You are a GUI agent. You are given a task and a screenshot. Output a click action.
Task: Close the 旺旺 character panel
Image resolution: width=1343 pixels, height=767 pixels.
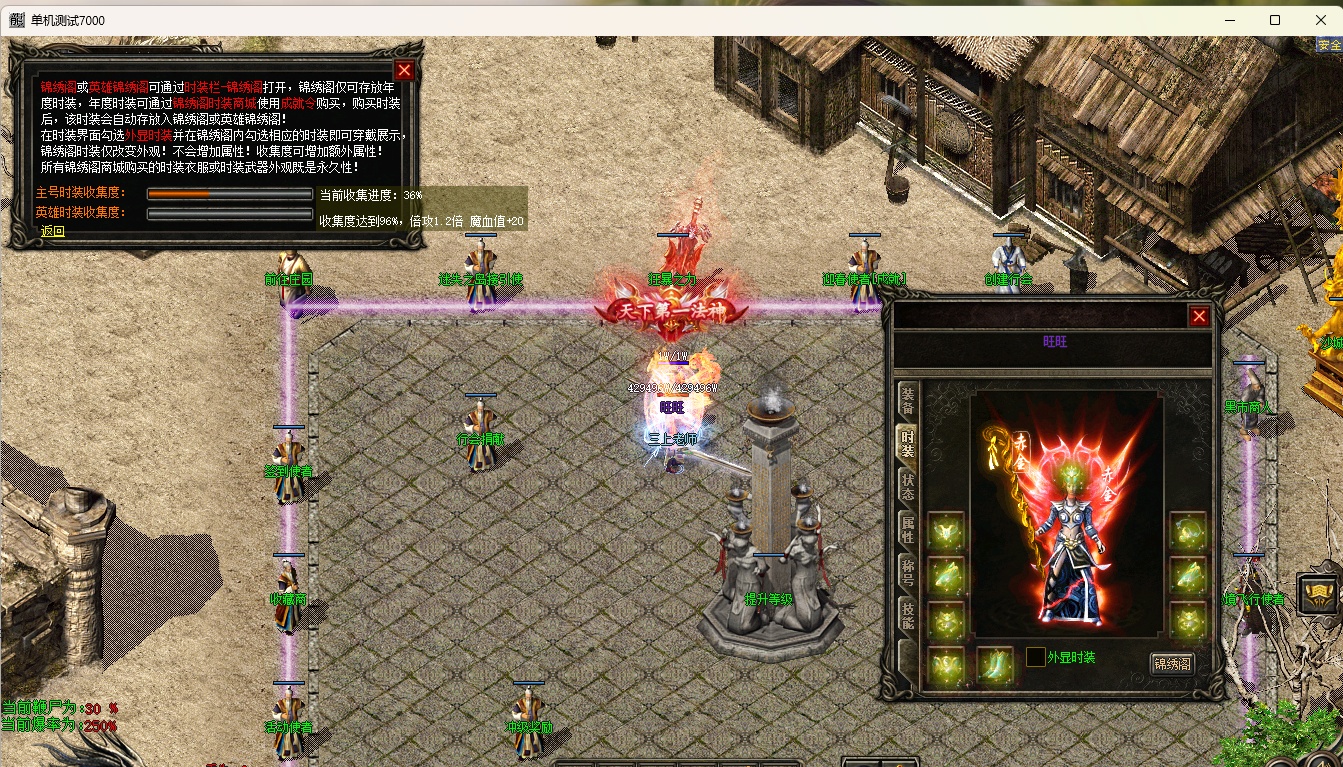click(x=1199, y=317)
